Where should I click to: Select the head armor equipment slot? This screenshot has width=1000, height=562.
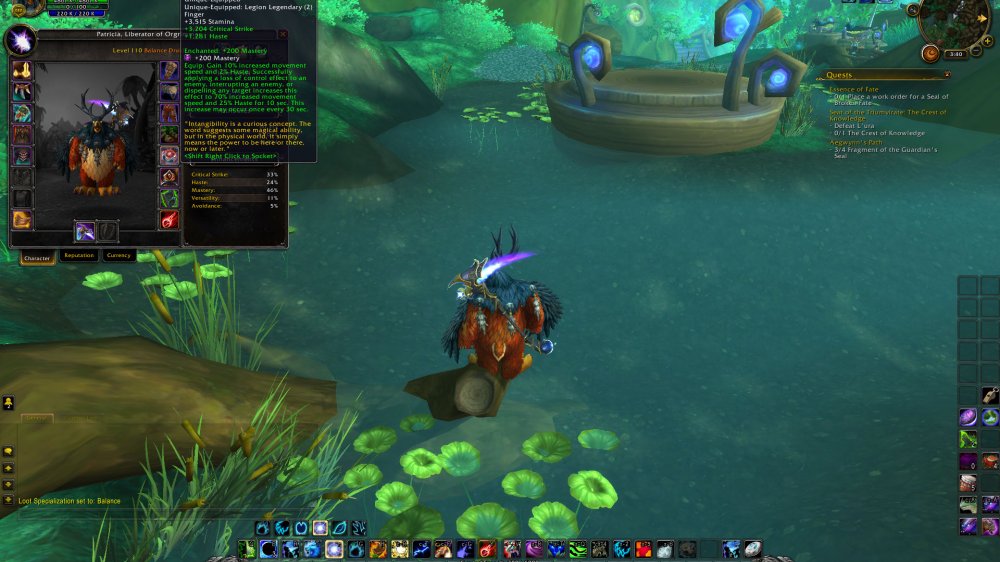click(x=21, y=71)
